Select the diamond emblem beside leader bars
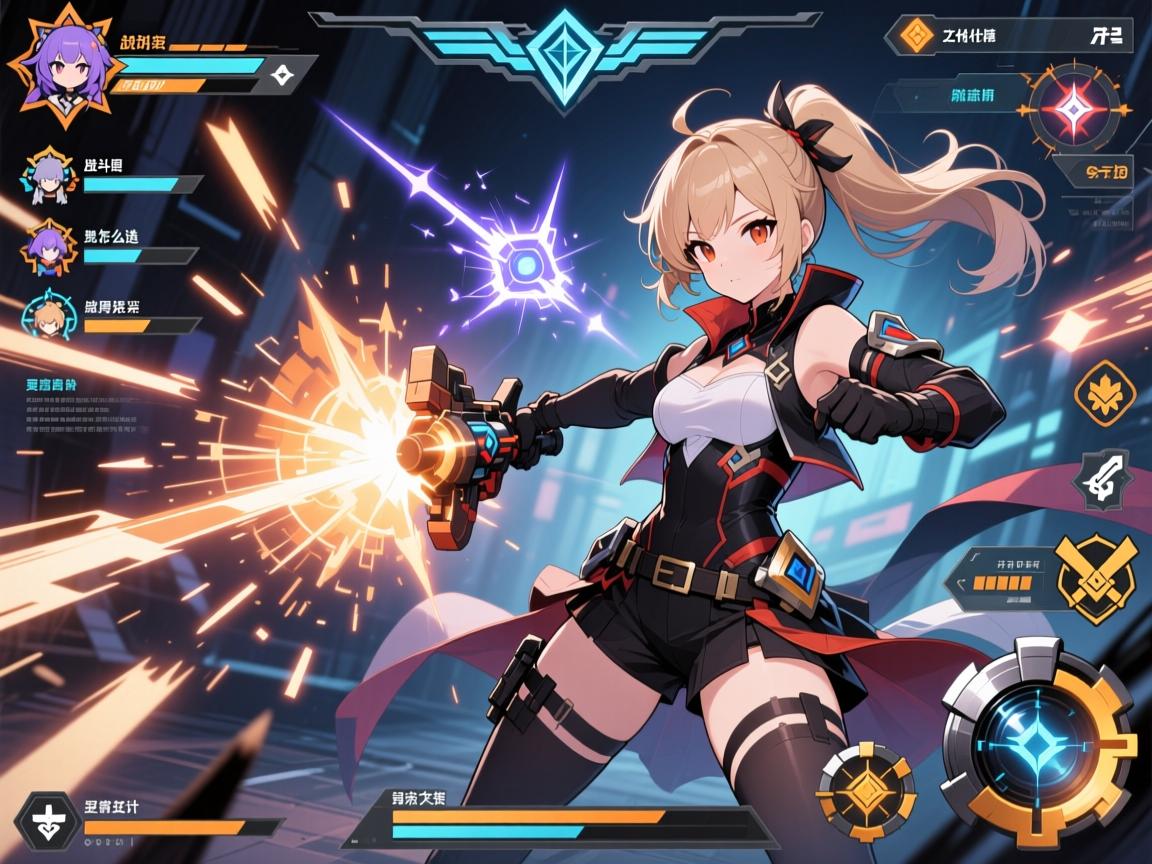The width and height of the screenshot is (1152, 864). [x=282, y=73]
